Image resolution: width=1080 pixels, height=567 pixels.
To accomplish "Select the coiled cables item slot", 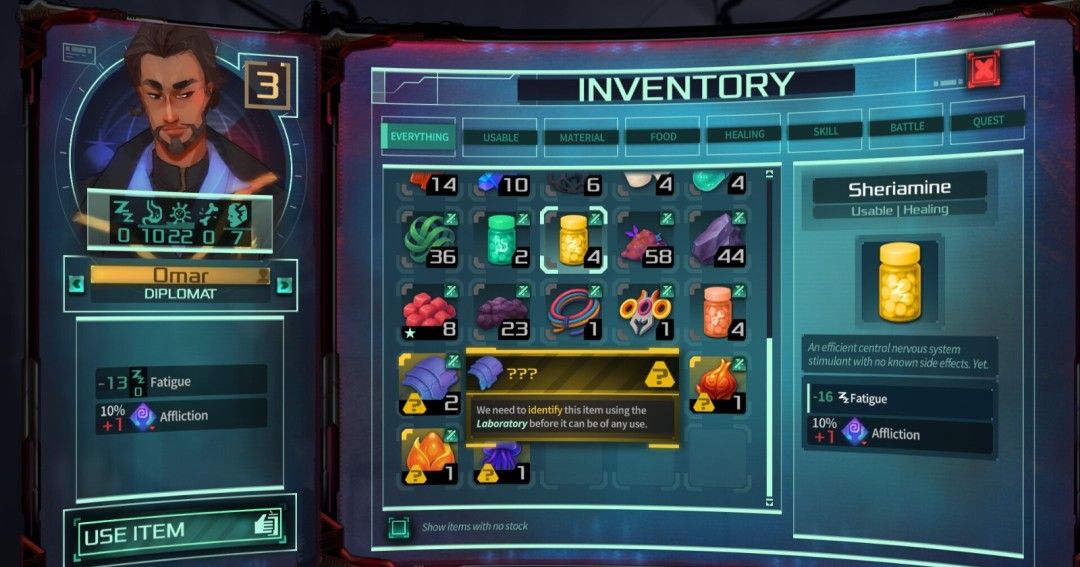I will click(574, 311).
